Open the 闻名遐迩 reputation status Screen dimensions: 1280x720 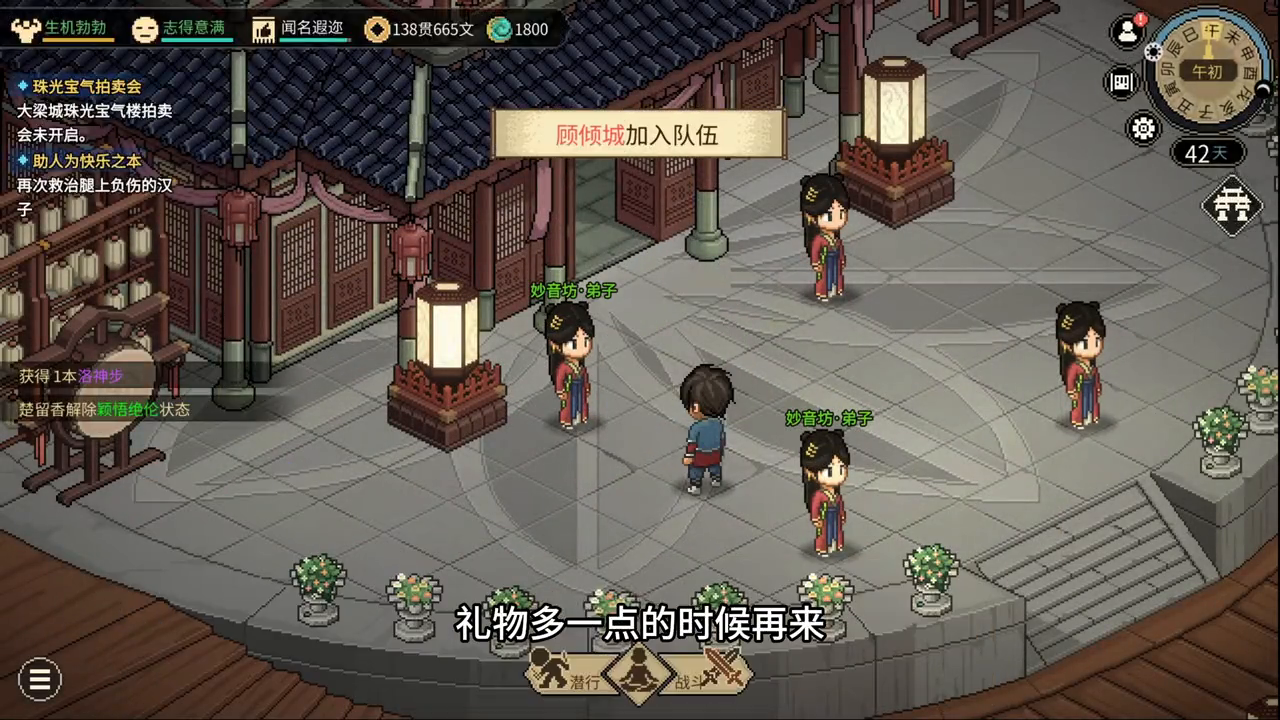[x=300, y=29]
